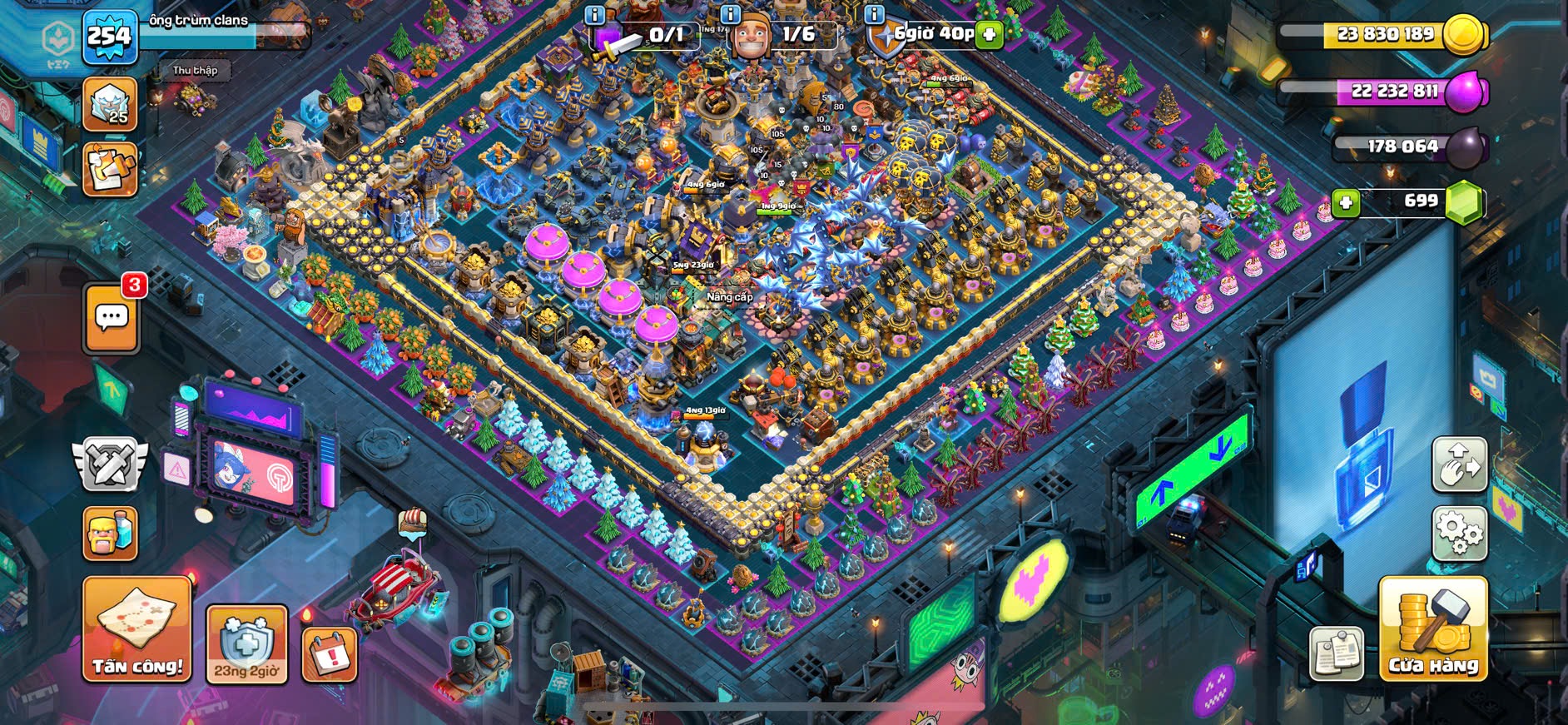
Task: Open the 23ng 2giờ shield pass button
Action: pos(246,644)
